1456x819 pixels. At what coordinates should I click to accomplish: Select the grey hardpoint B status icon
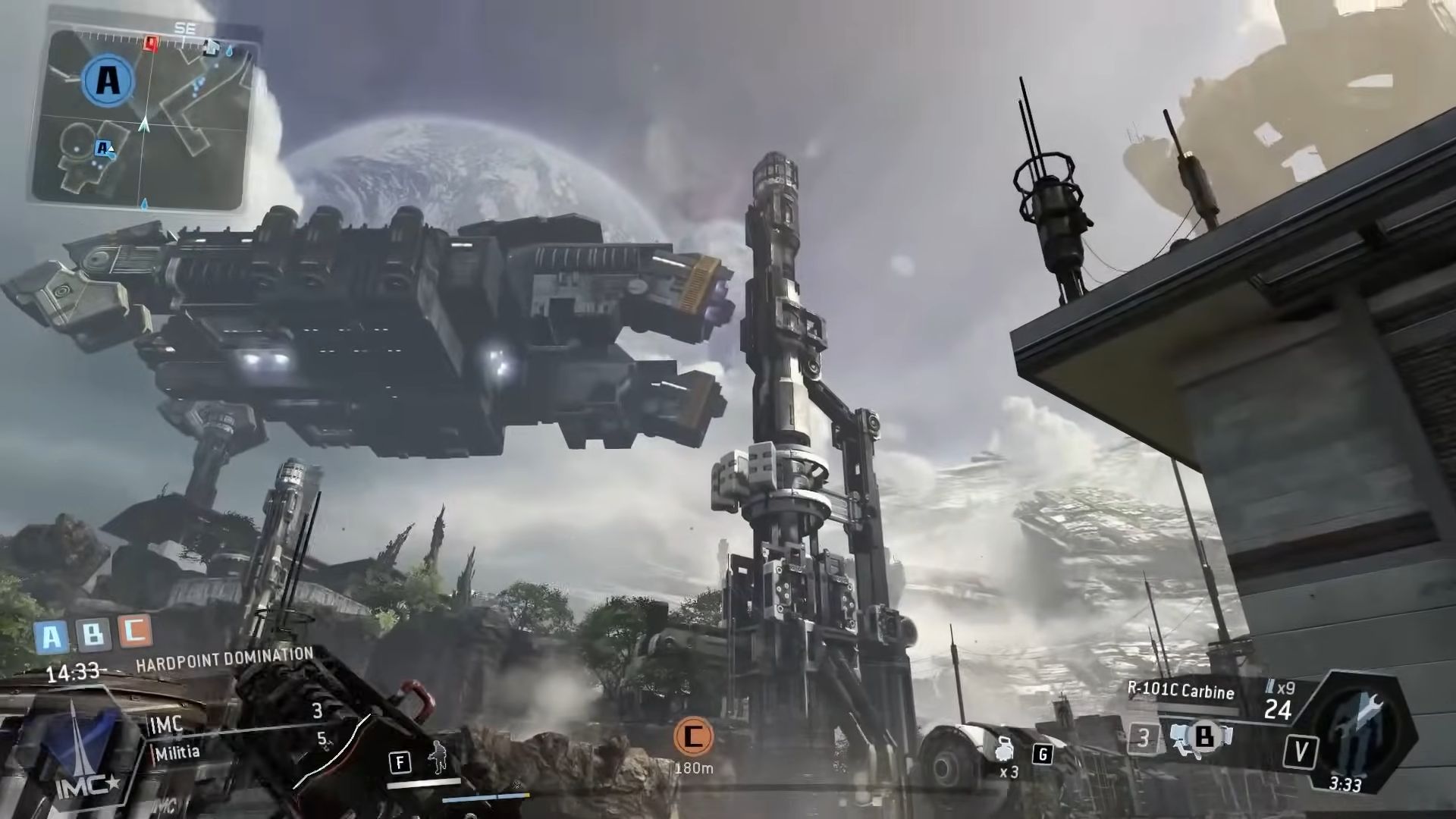(x=93, y=632)
